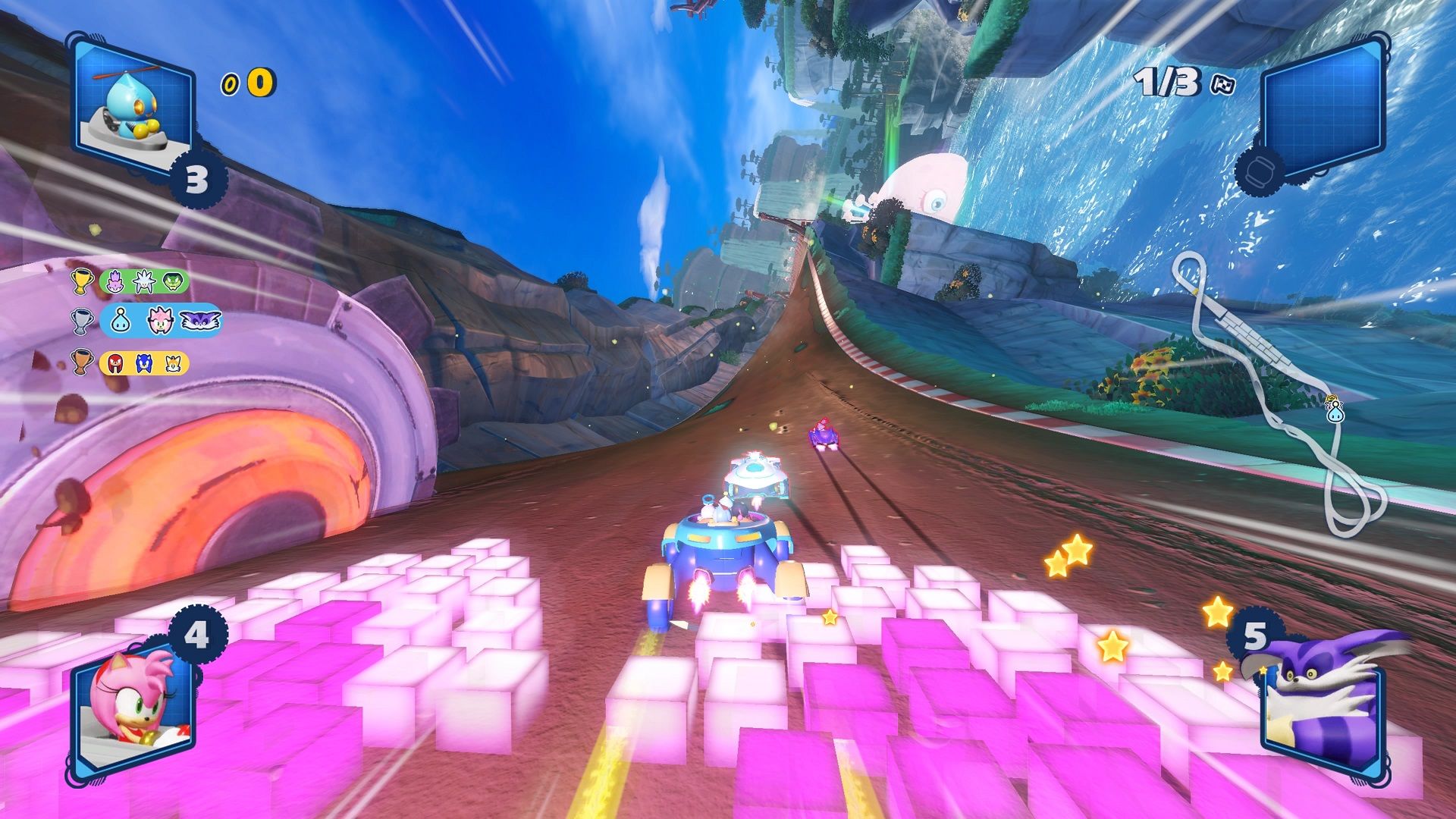Select the Knuckles icon on the yellow team bar
1456x819 pixels.
(115, 362)
